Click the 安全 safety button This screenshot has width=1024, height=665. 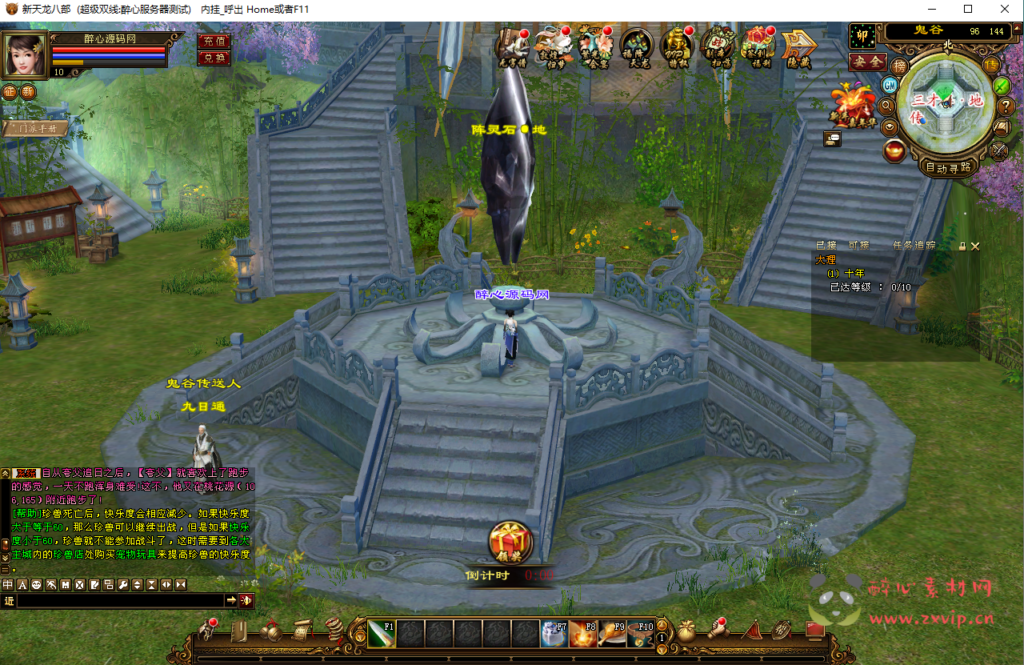tap(867, 61)
